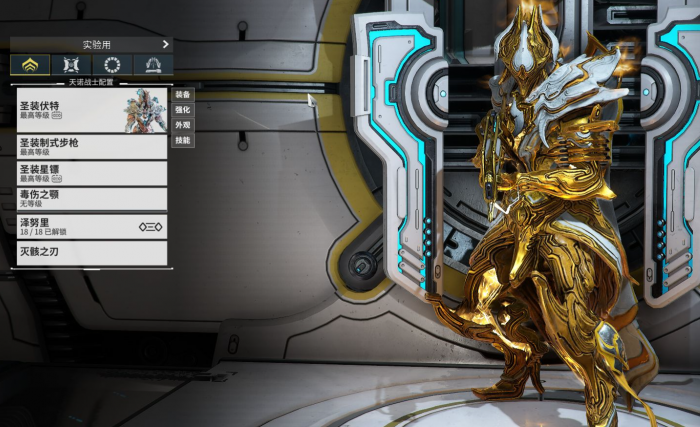Image resolution: width=700 pixels, height=427 pixels.
Task: Select the second loadout category tab
Action: click(x=71, y=65)
